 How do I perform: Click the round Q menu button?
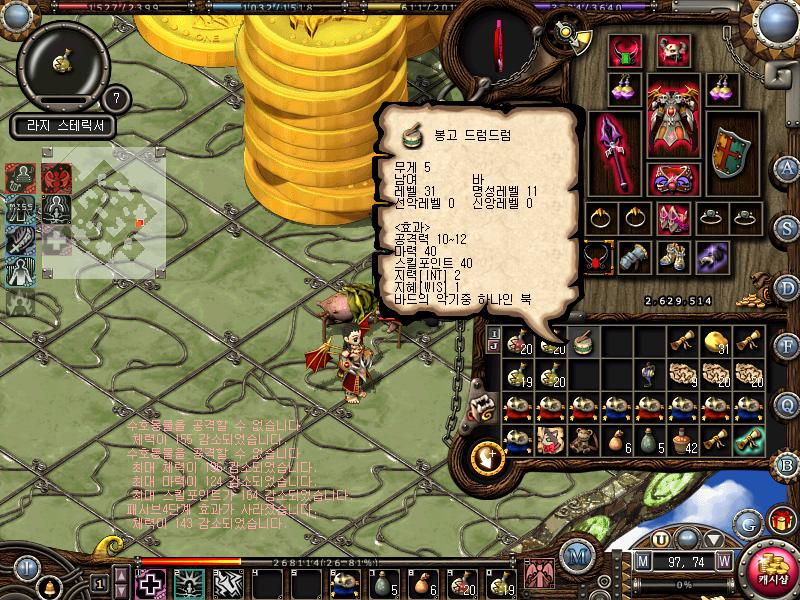(787, 404)
